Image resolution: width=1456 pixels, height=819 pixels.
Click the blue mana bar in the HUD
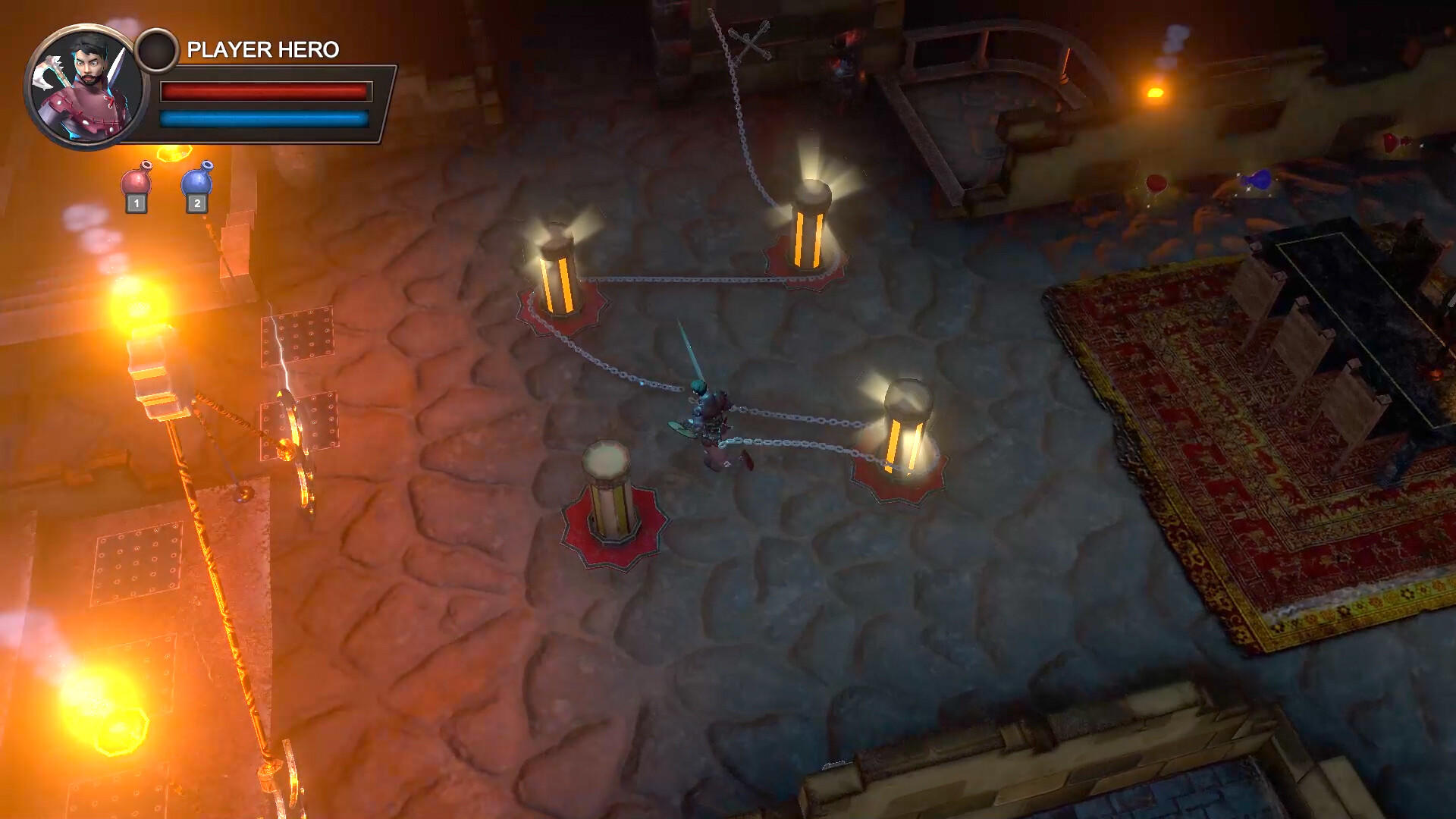[x=265, y=118]
